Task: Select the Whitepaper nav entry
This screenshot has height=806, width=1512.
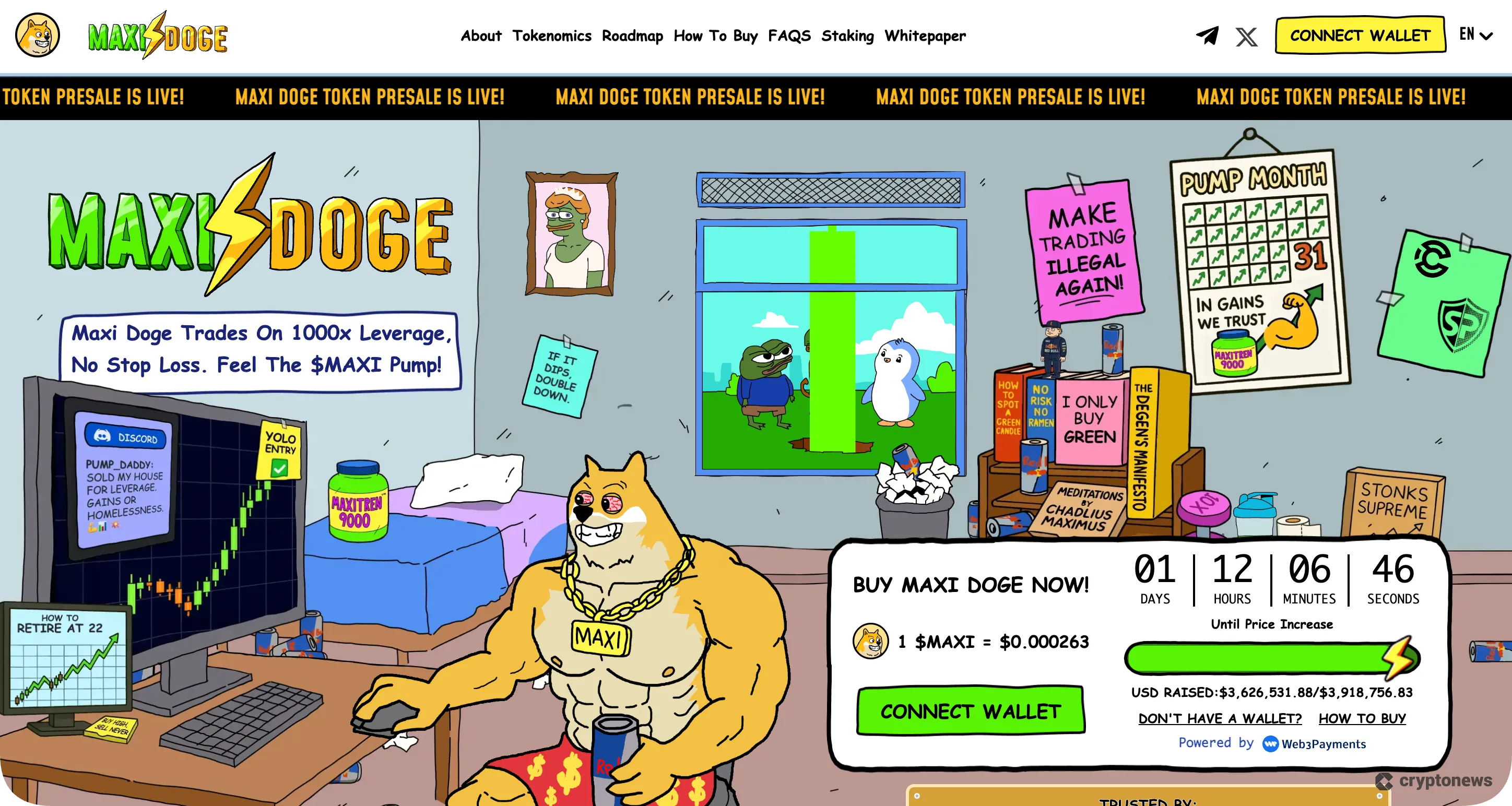Action: click(x=925, y=36)
